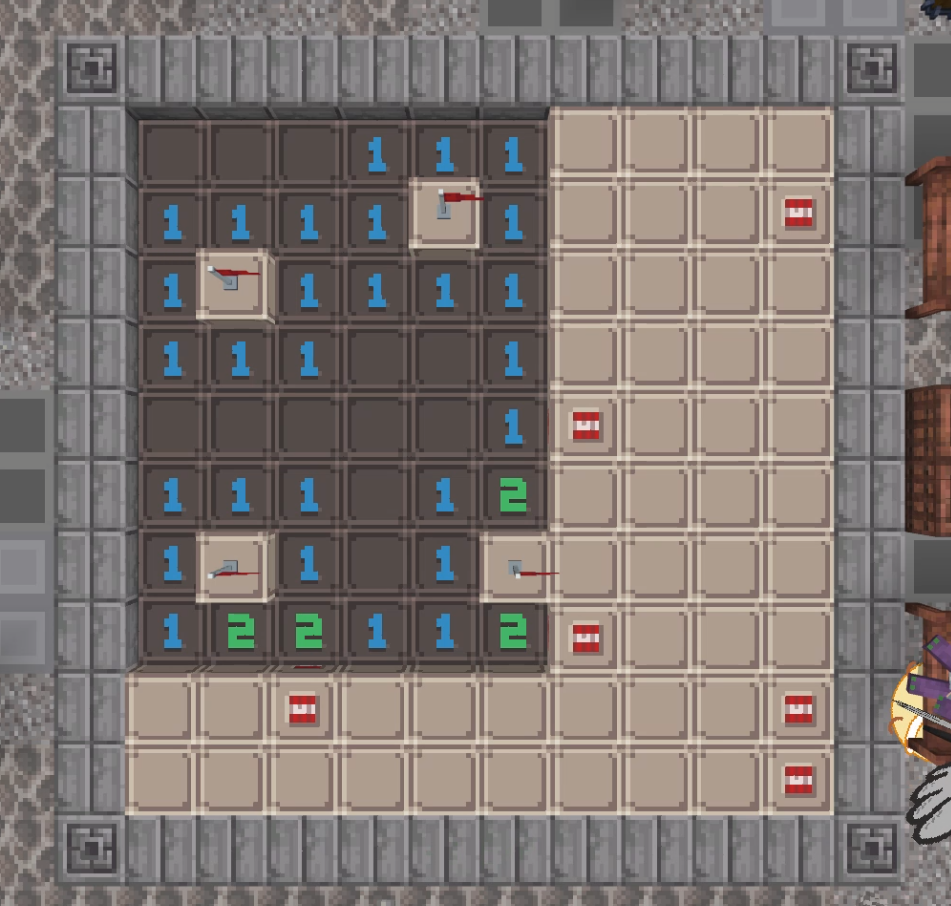Click the TNT tile directly beneath a green 2

click(x=303, y=708)
